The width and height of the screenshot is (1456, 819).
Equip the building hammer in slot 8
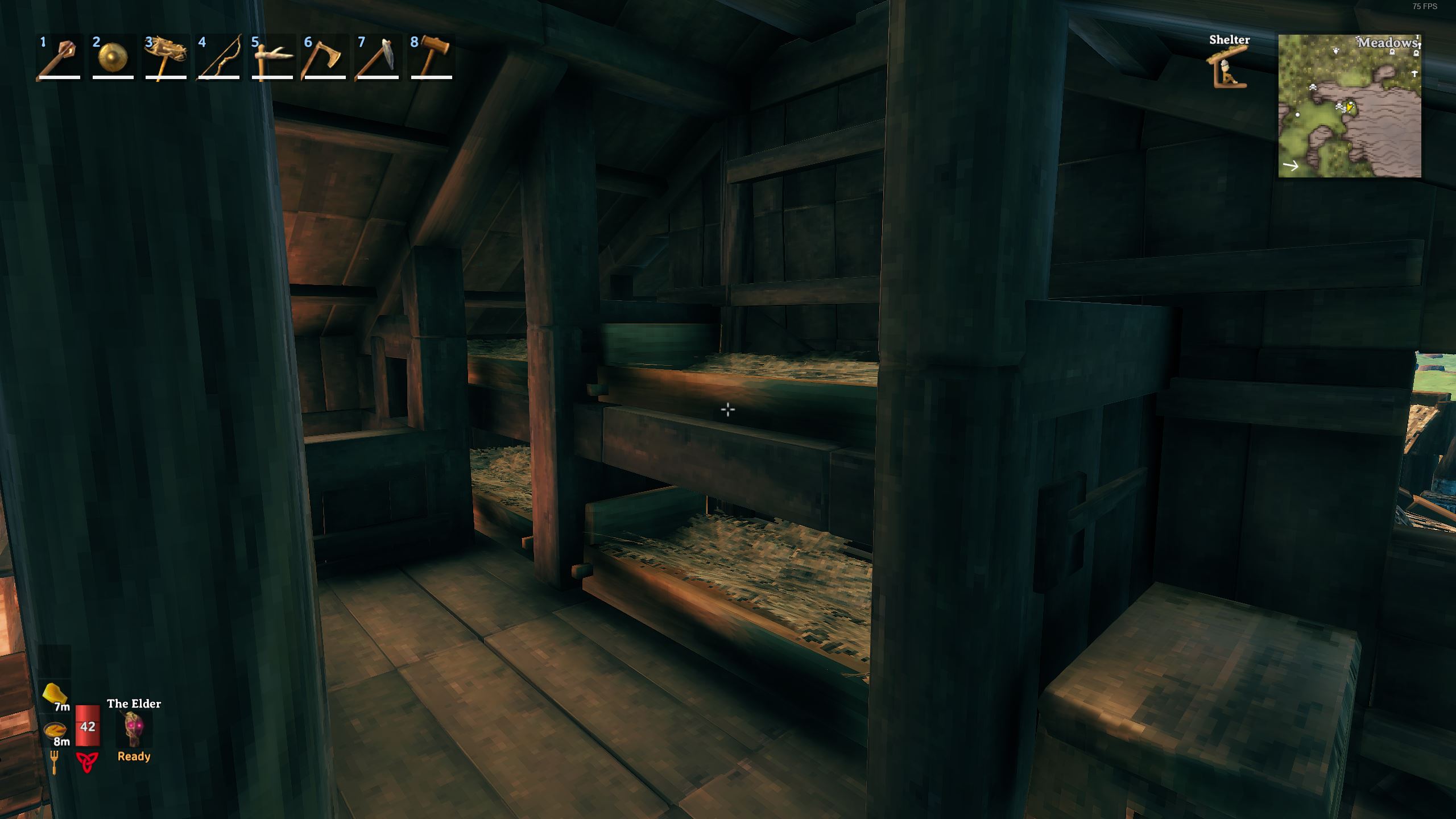431,57
